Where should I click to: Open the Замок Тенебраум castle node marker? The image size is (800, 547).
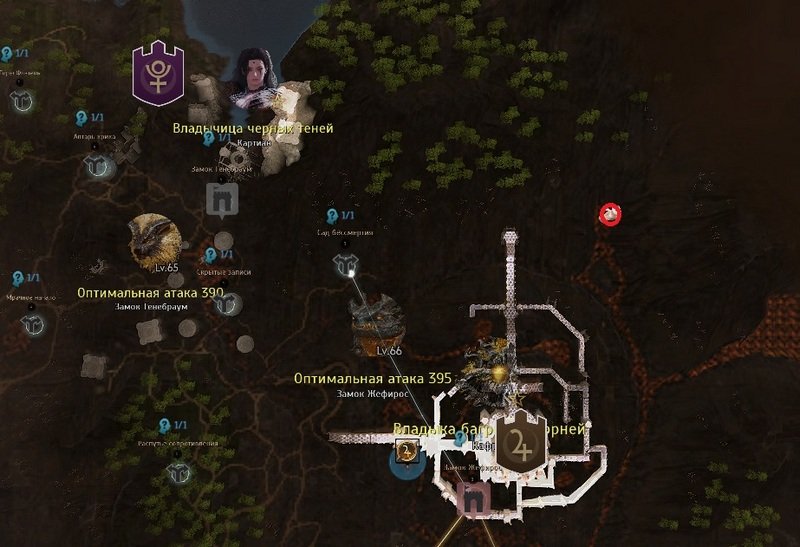(220, 200)
